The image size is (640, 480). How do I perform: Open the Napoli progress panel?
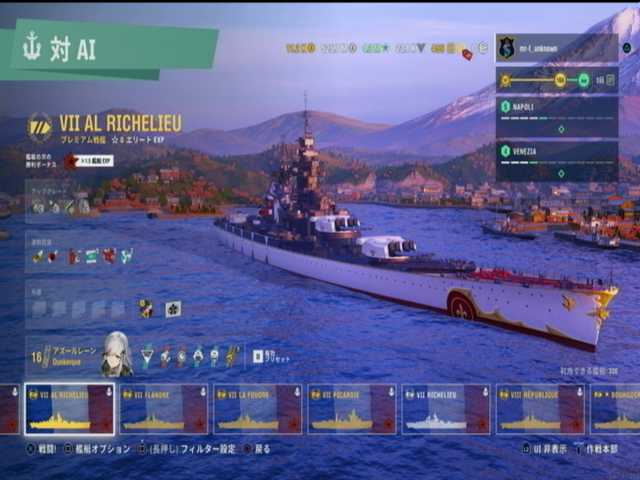(x=556, y=116)
